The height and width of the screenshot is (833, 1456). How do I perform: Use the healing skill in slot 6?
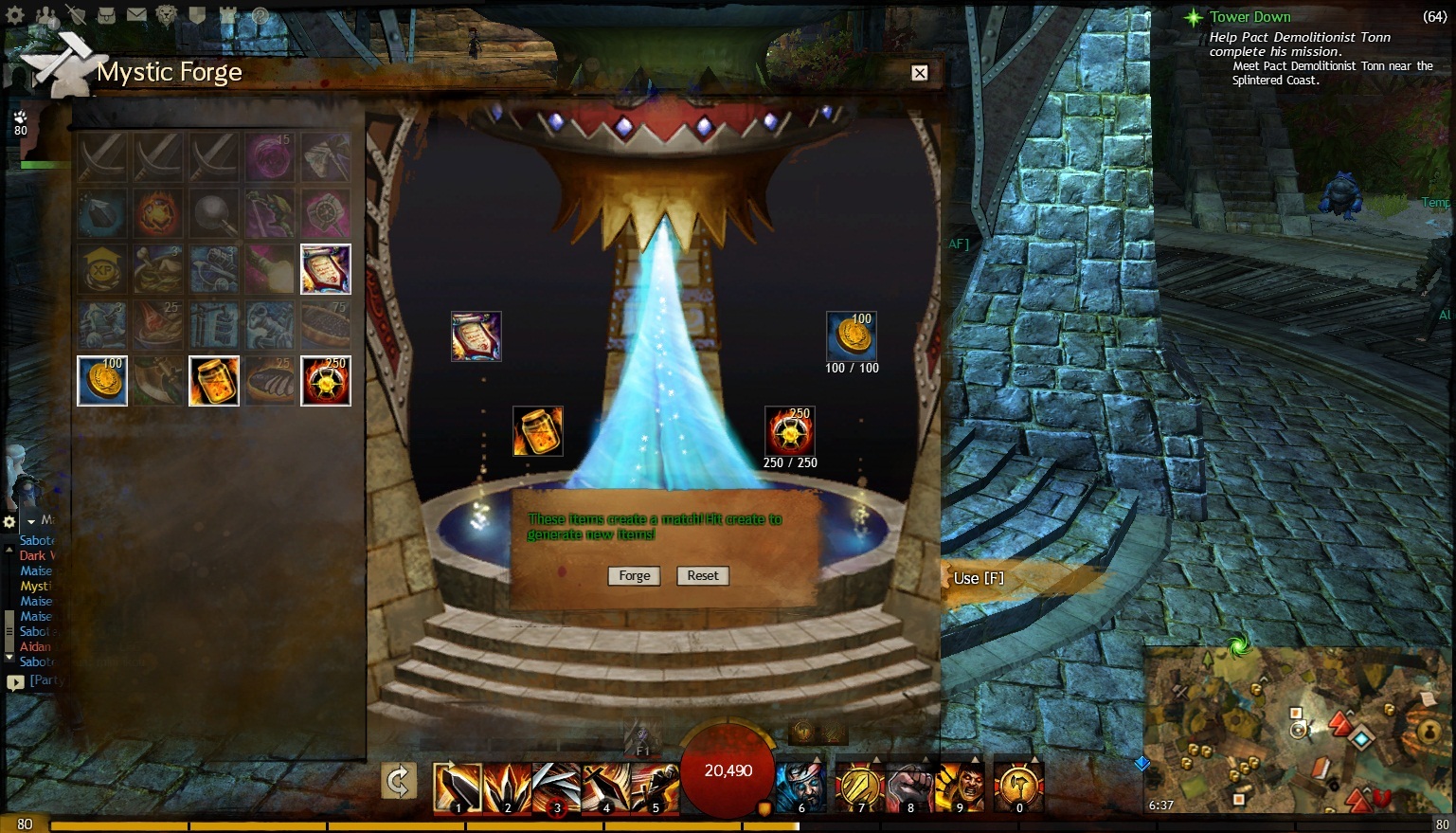pos(801,788)
